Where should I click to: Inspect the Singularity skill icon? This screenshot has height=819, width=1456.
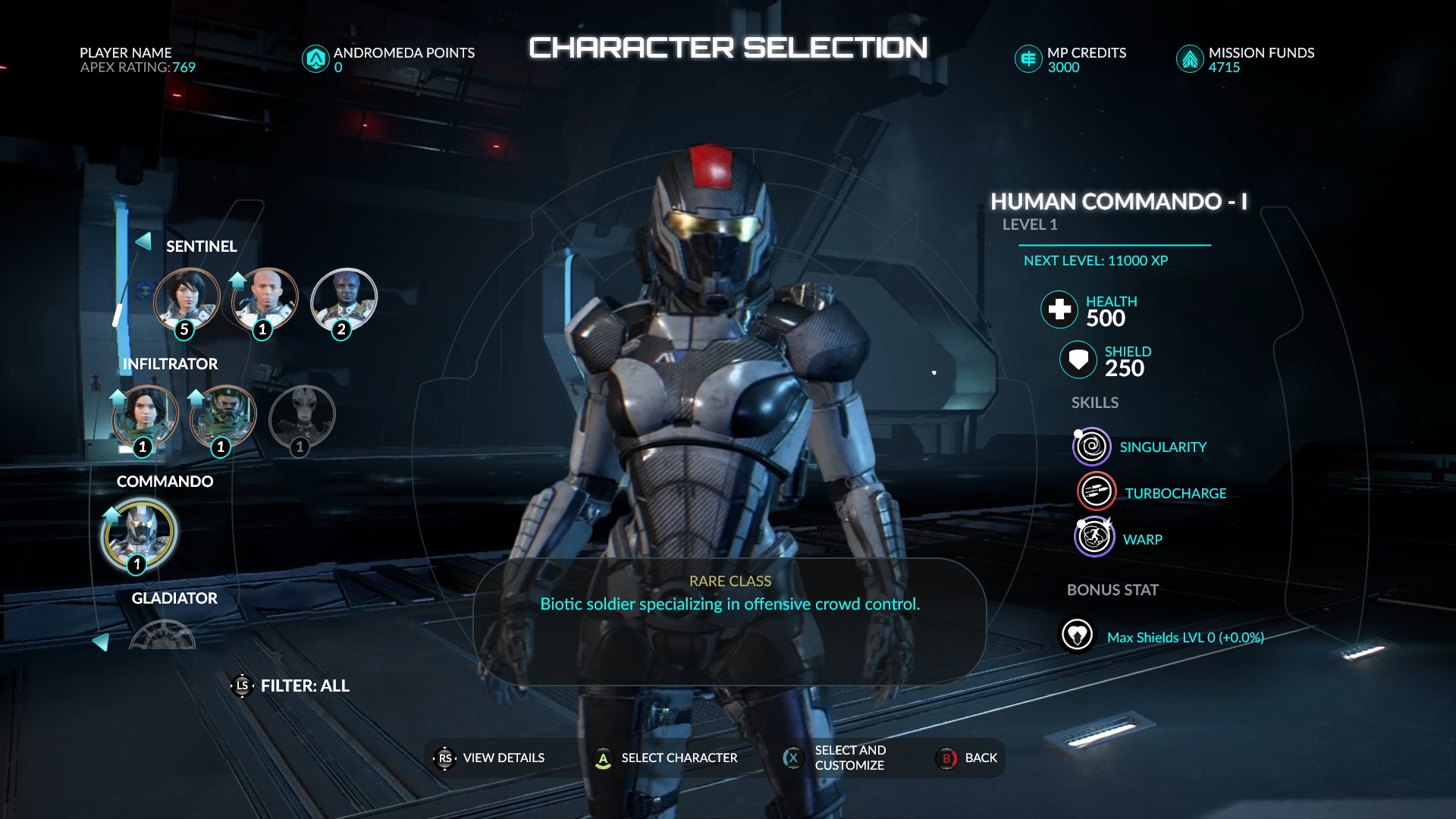1091,447
